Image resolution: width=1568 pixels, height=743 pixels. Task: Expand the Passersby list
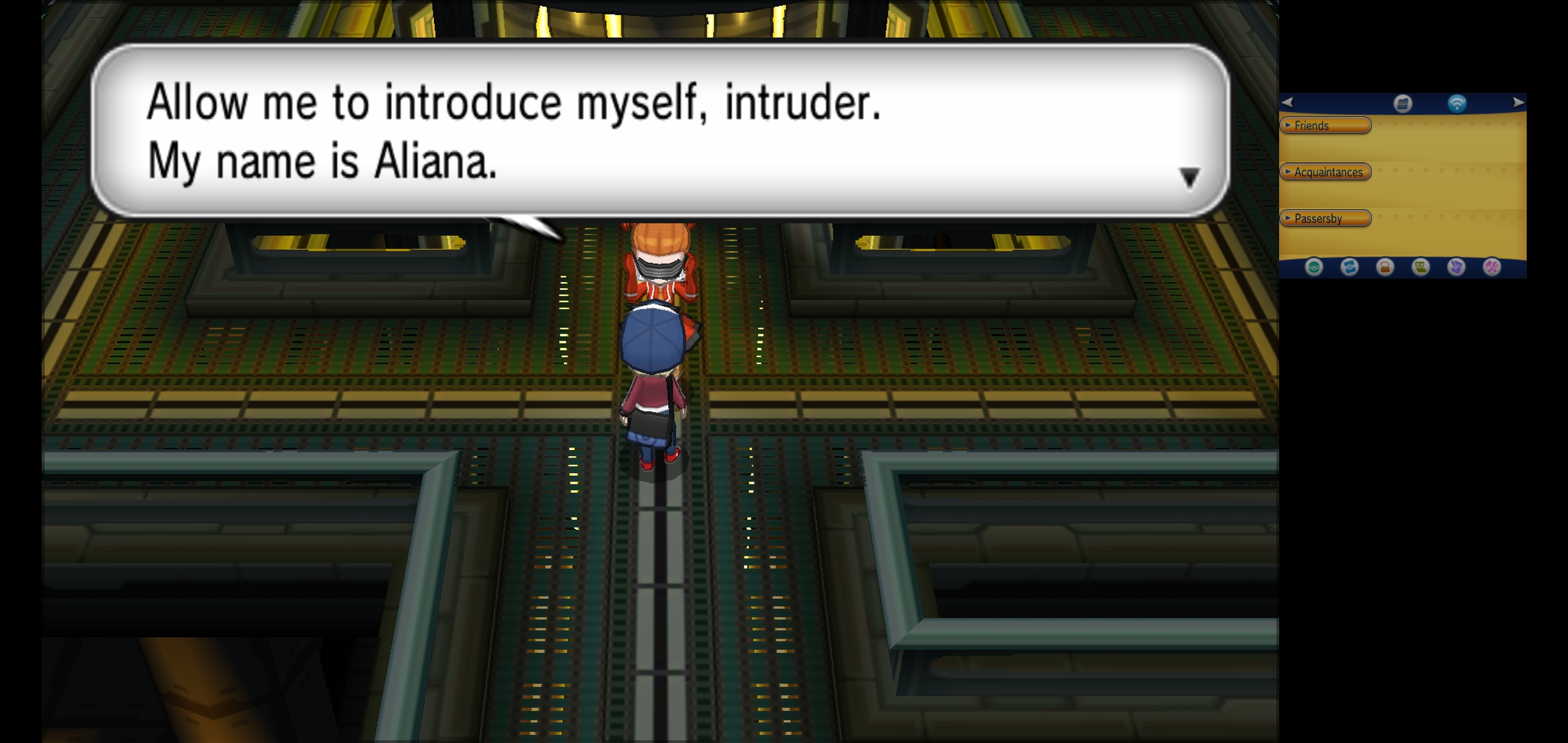pyautogui.click(x=1325, y=218)
